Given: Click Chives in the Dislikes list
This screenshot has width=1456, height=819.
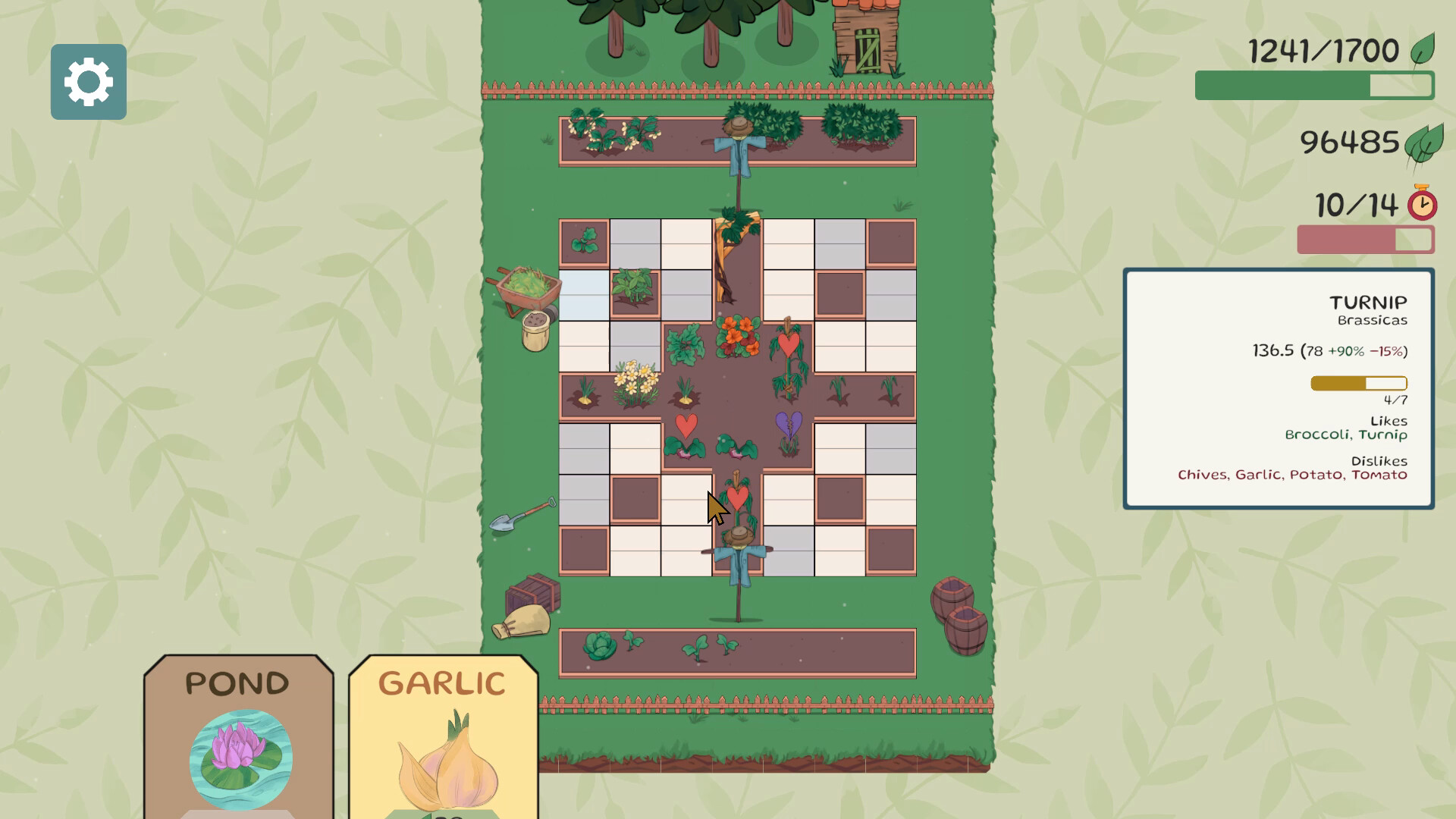Looking at the screenshot, I should [1203, 475].
